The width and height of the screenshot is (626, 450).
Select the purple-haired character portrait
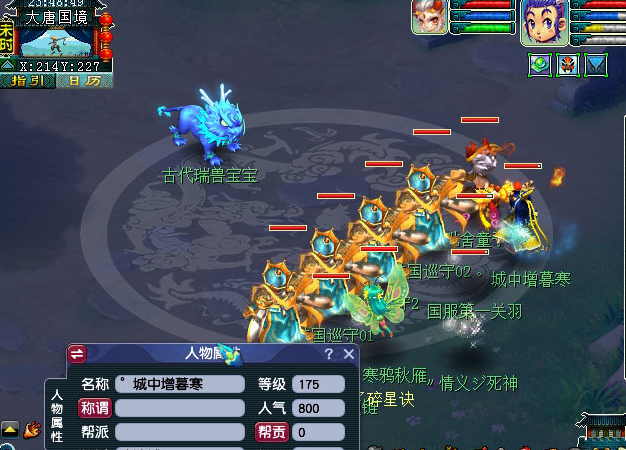[544, 21]
